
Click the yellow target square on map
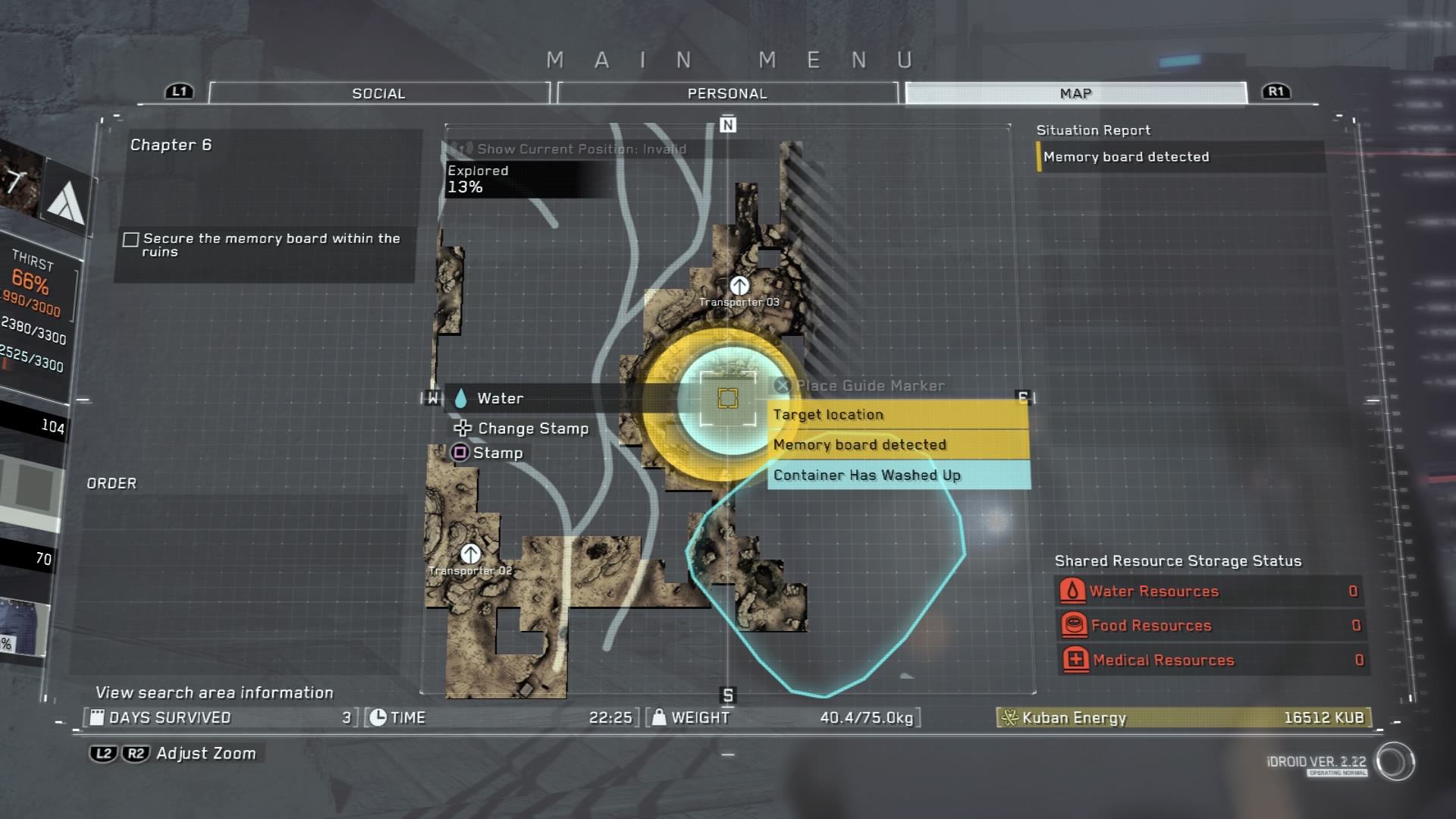click(728, 398)
